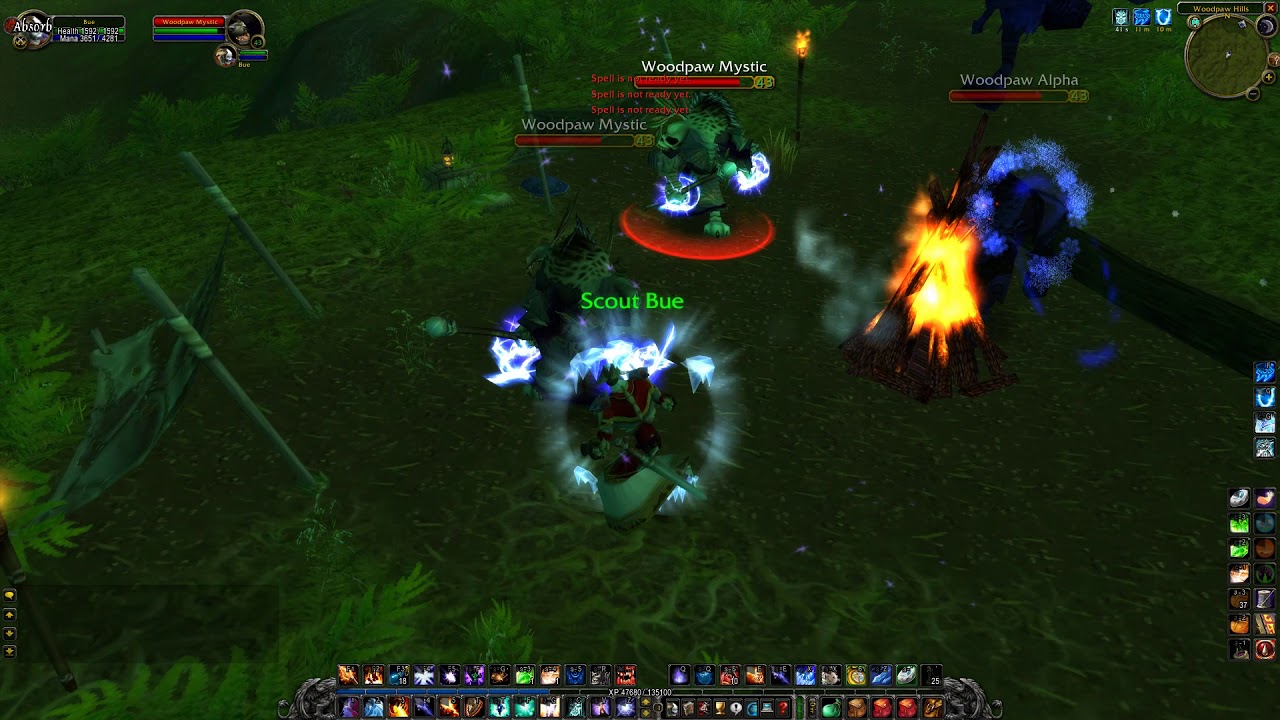1280x720 pixels.
Task: Open the golden trophy achievements button
Action: (719, 709)
